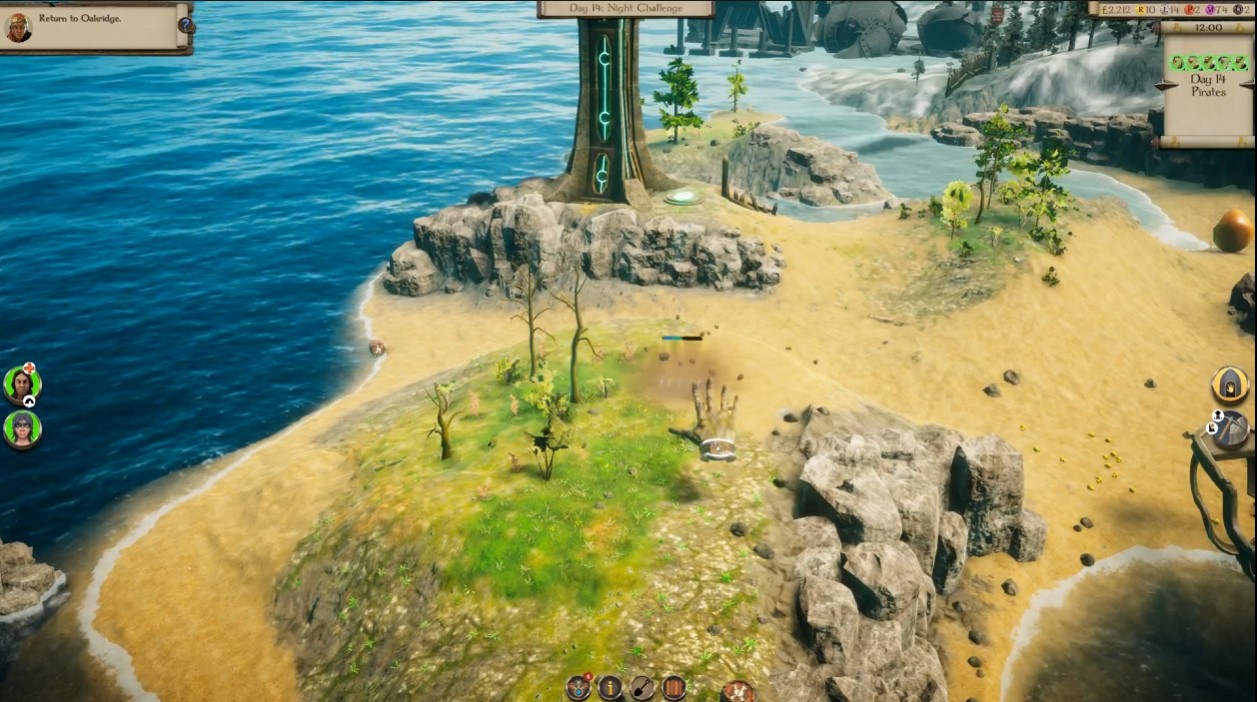The width and height of the screenshot is (1257, 702).
Task: Open the wooden fence build icon
Action: point(674,687)
